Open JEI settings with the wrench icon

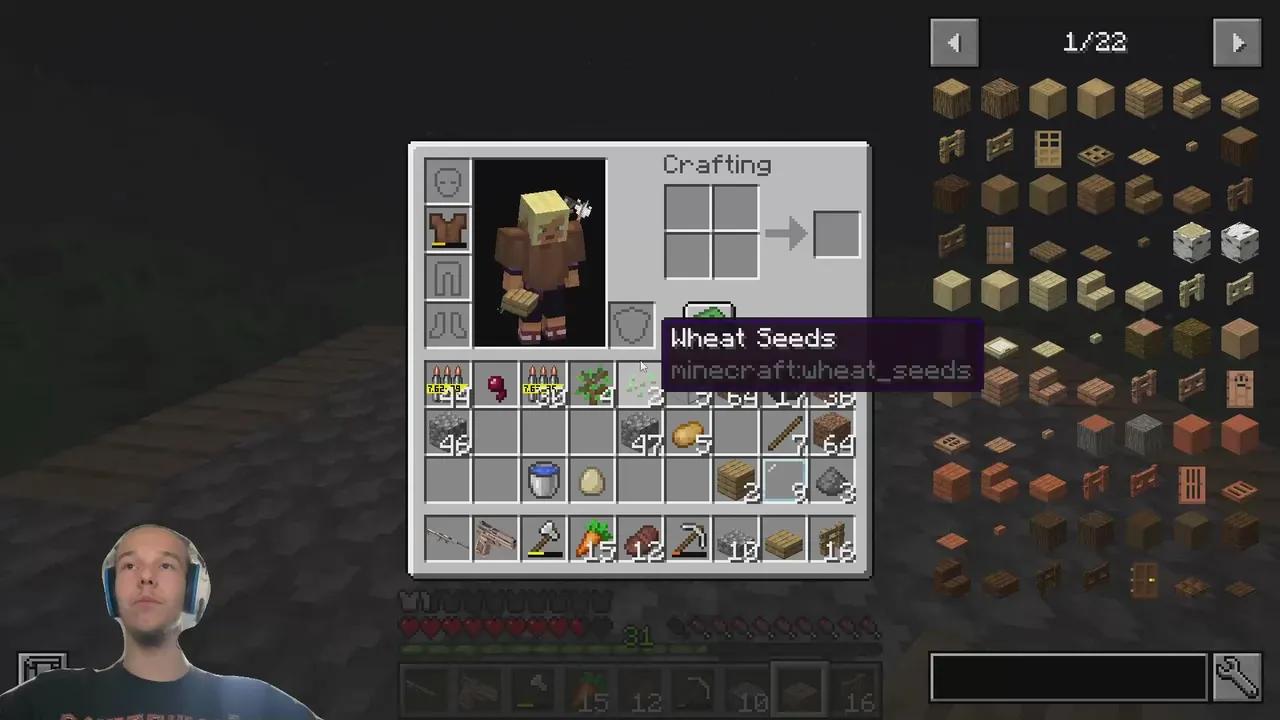(x=1237, y=677)
